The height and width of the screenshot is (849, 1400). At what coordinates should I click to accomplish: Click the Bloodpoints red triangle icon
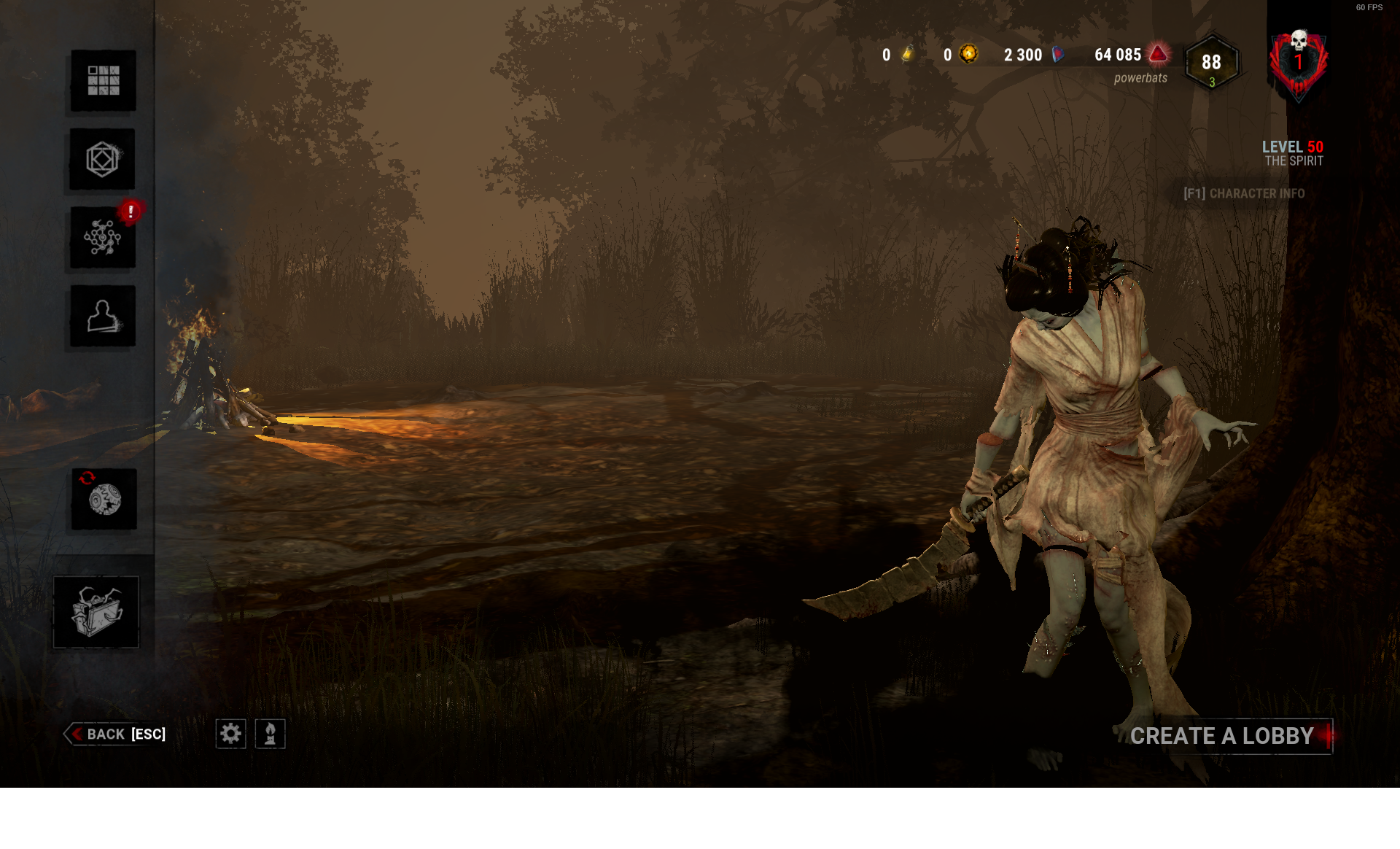point(1159,54)
